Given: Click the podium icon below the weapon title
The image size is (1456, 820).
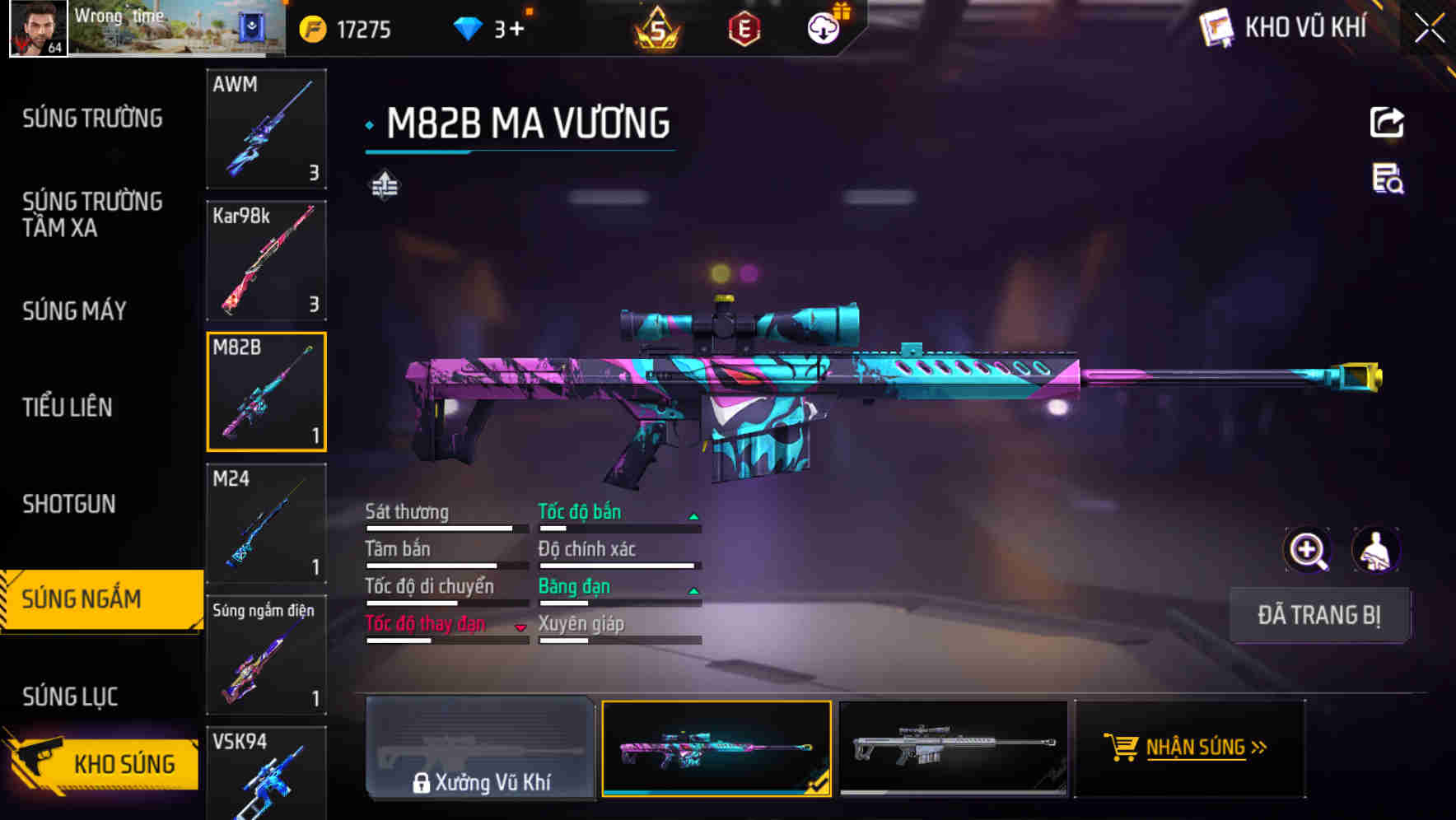Looking at the screenshot, I should 383,185.
